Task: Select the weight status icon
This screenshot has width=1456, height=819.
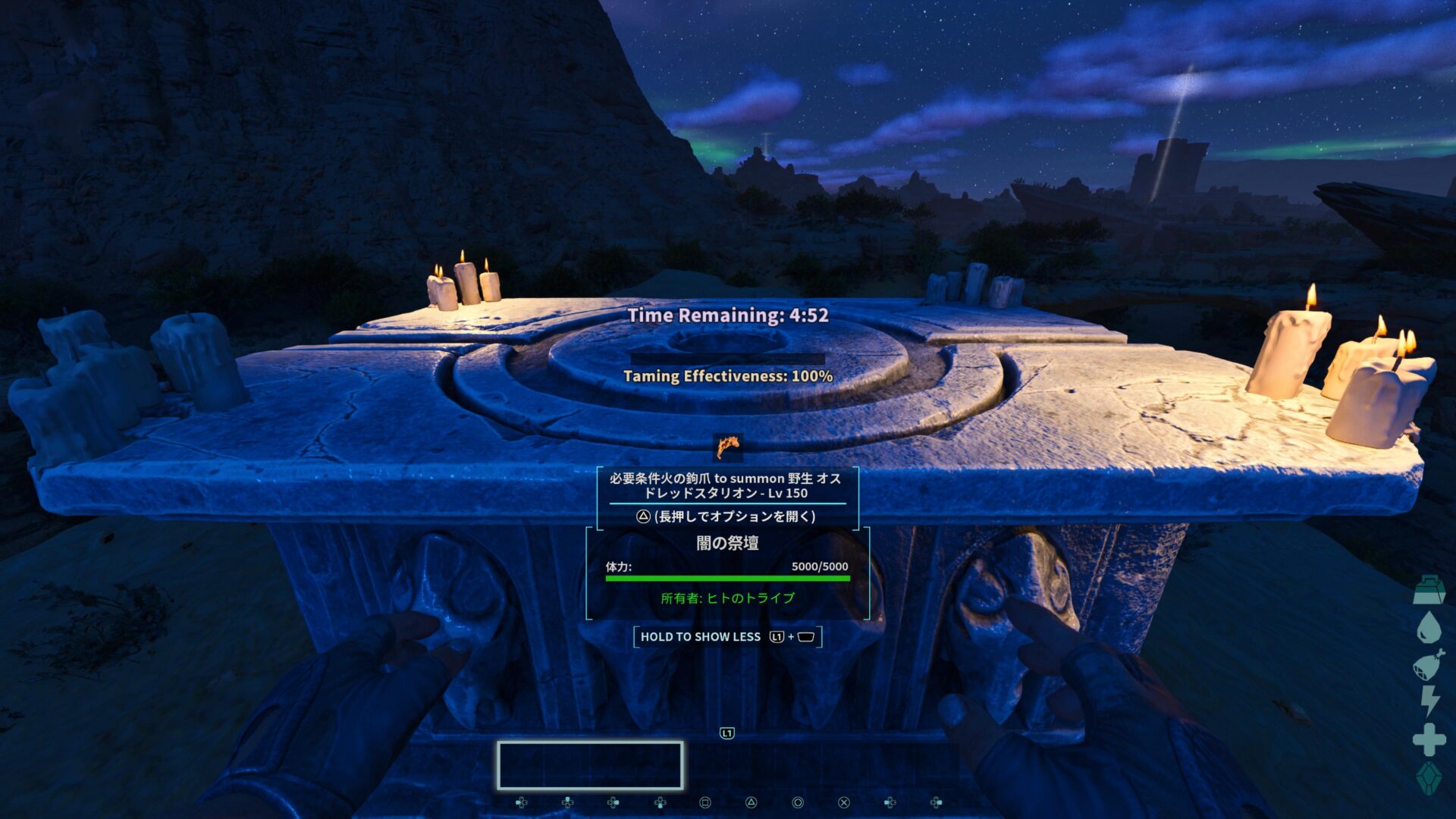Action: [x=1429, y=591]
